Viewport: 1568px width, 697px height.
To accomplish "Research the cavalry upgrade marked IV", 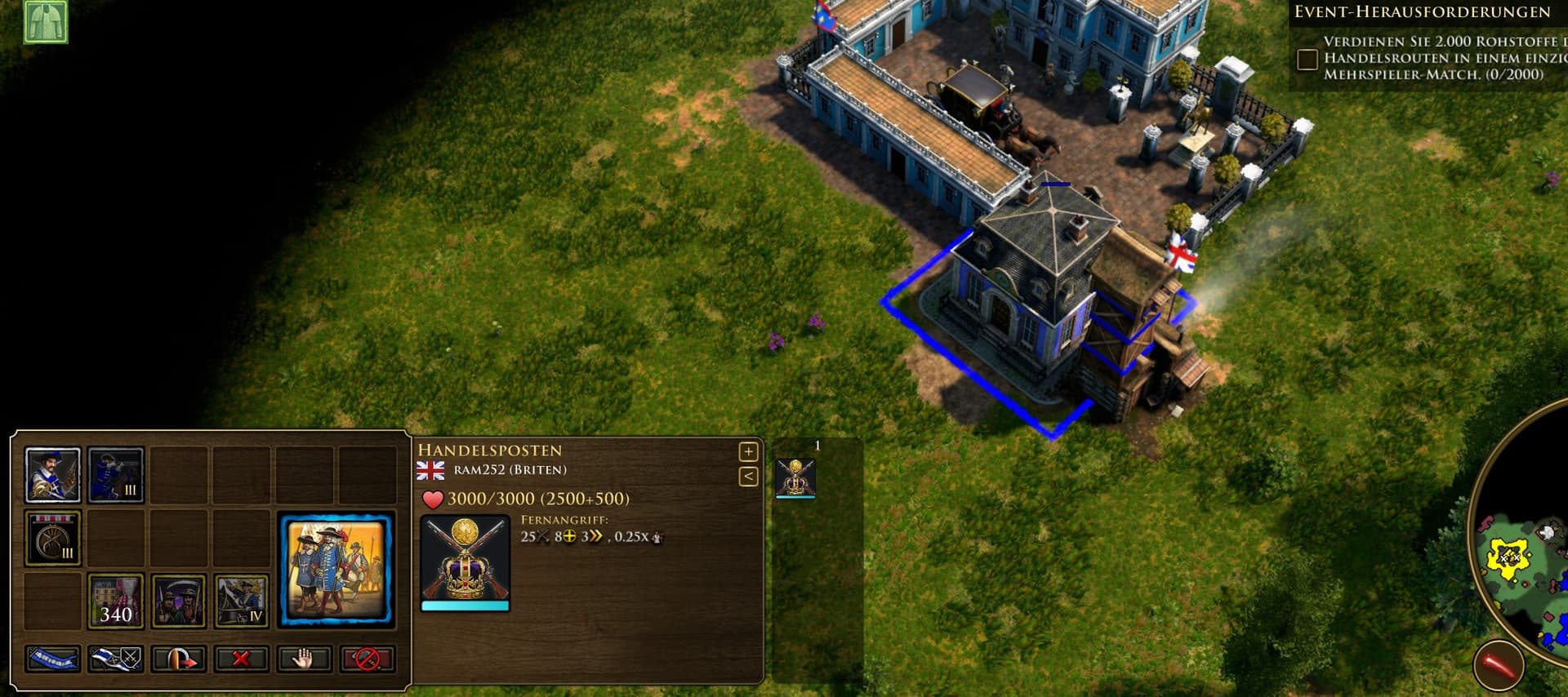I will coord(242,601).
